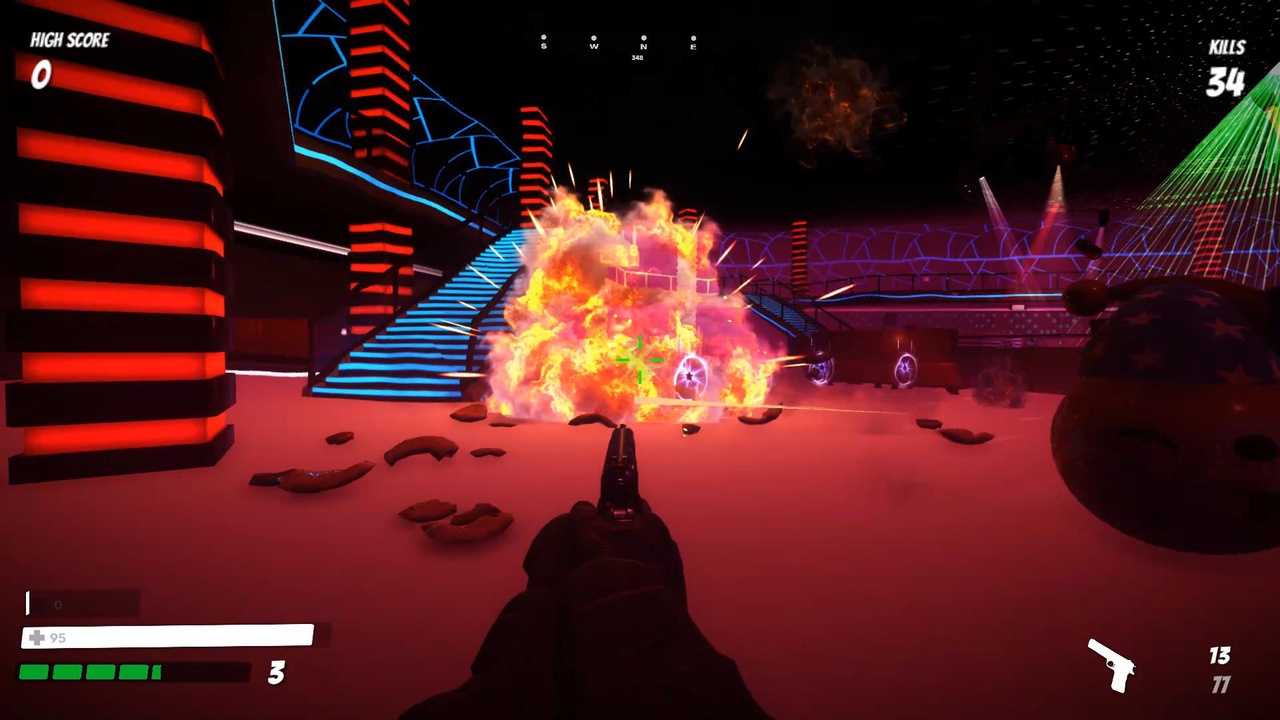This screenshot has width=1280, height=720.
Task: Click the green crosshair at screen center
Action: click(640, 360)
